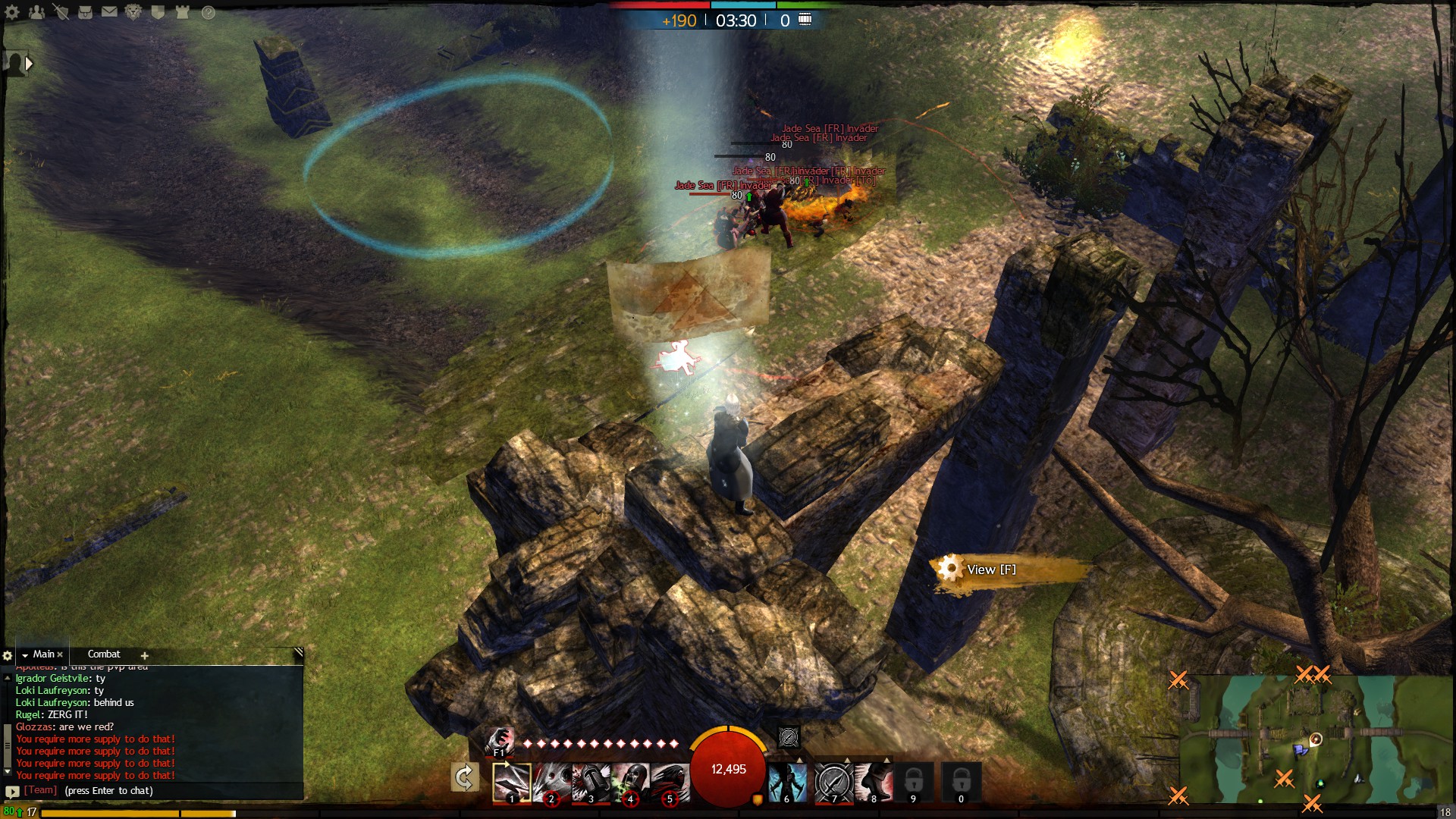Open the hero panel sword-and-shield icon

(61, 12)
